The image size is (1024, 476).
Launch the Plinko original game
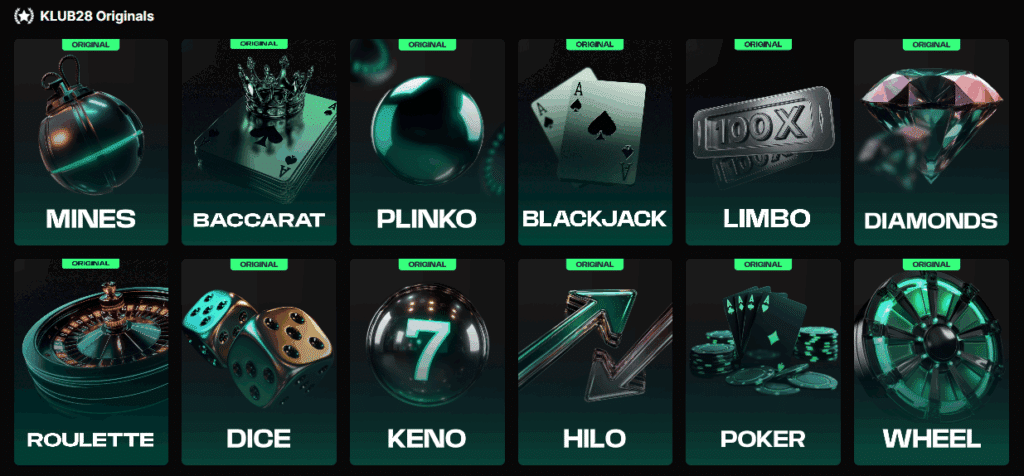click(x=427, y=142)
